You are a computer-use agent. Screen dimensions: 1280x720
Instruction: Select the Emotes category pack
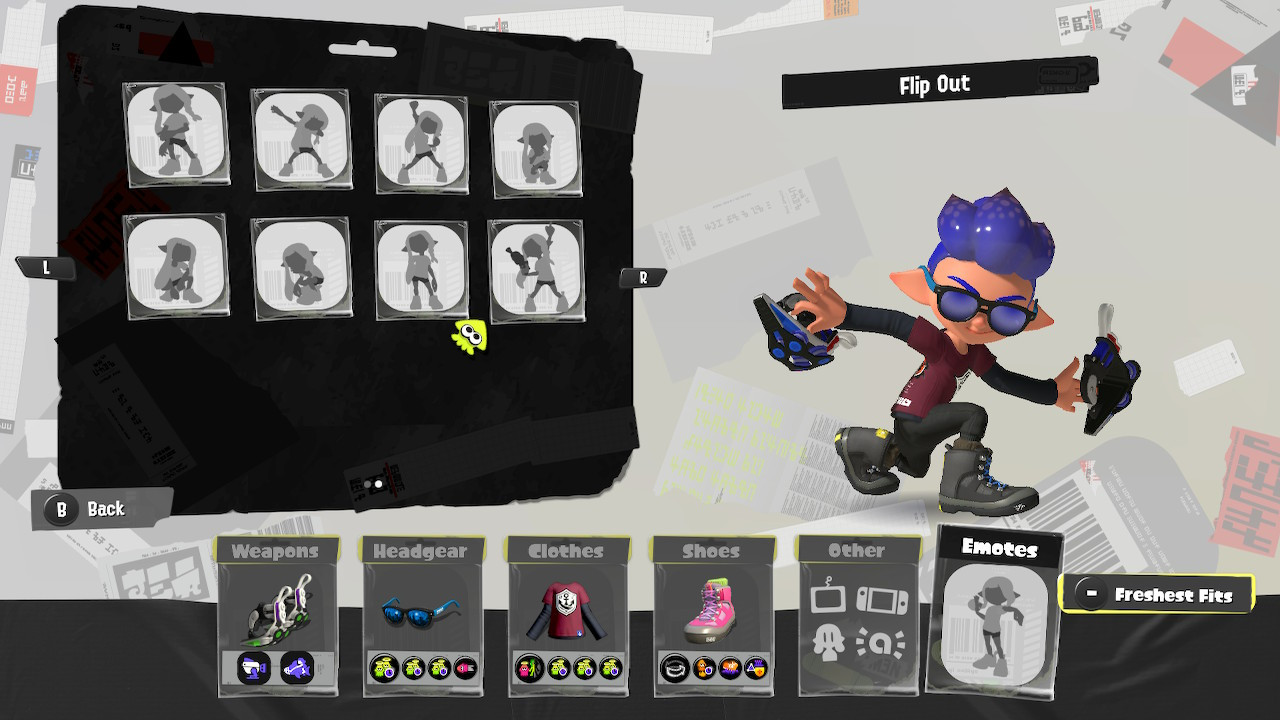coord(996,615)
